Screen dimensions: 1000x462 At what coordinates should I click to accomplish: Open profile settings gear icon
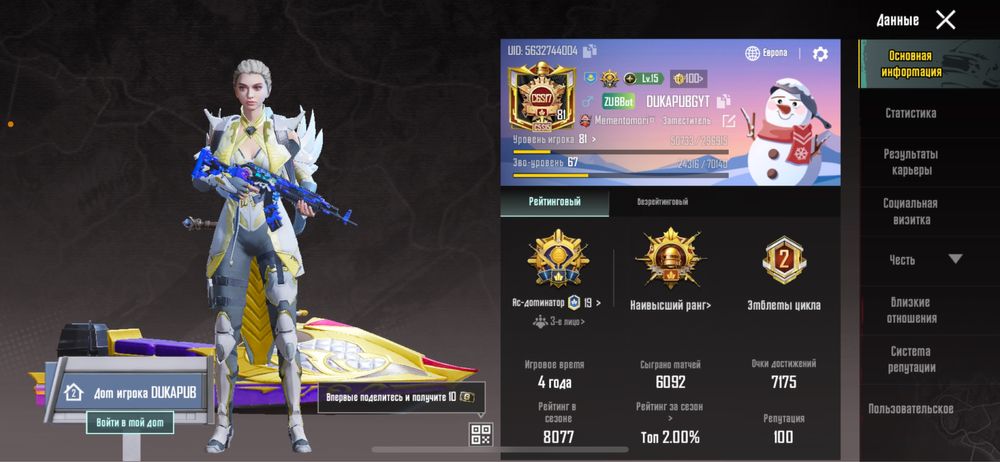(820, 54)
